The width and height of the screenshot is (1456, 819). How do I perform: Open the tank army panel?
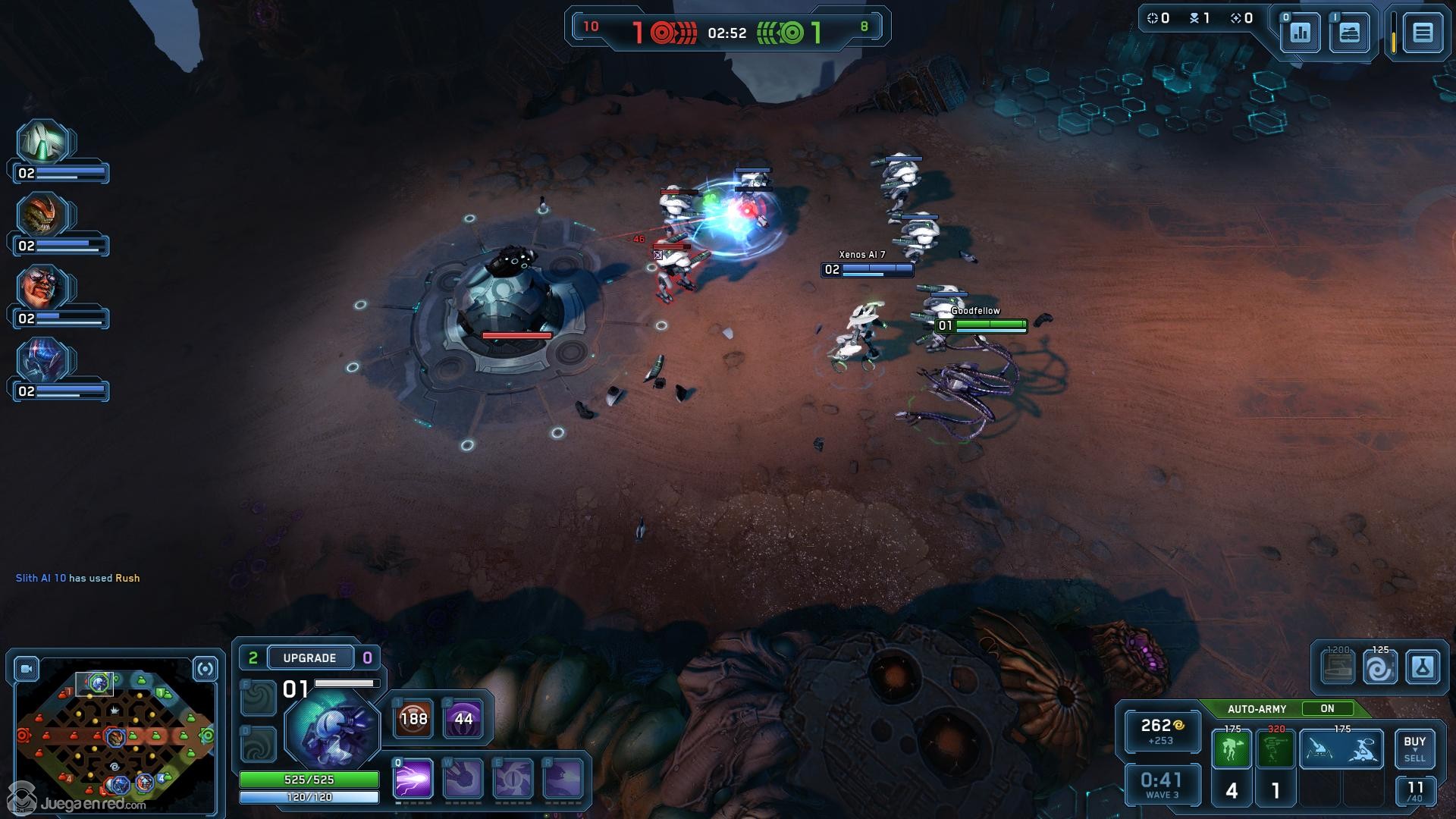point(1349,33)
